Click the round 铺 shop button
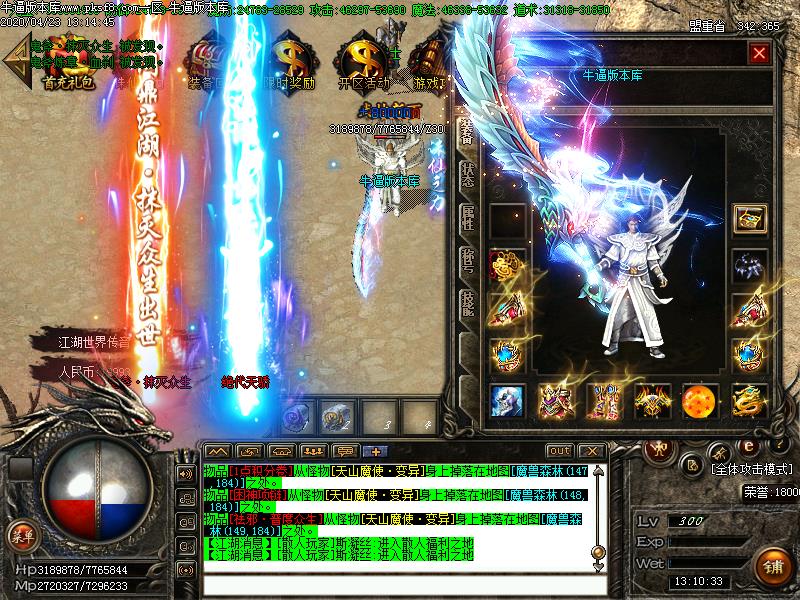Screen dimensions: 800x600 [771, 564]
